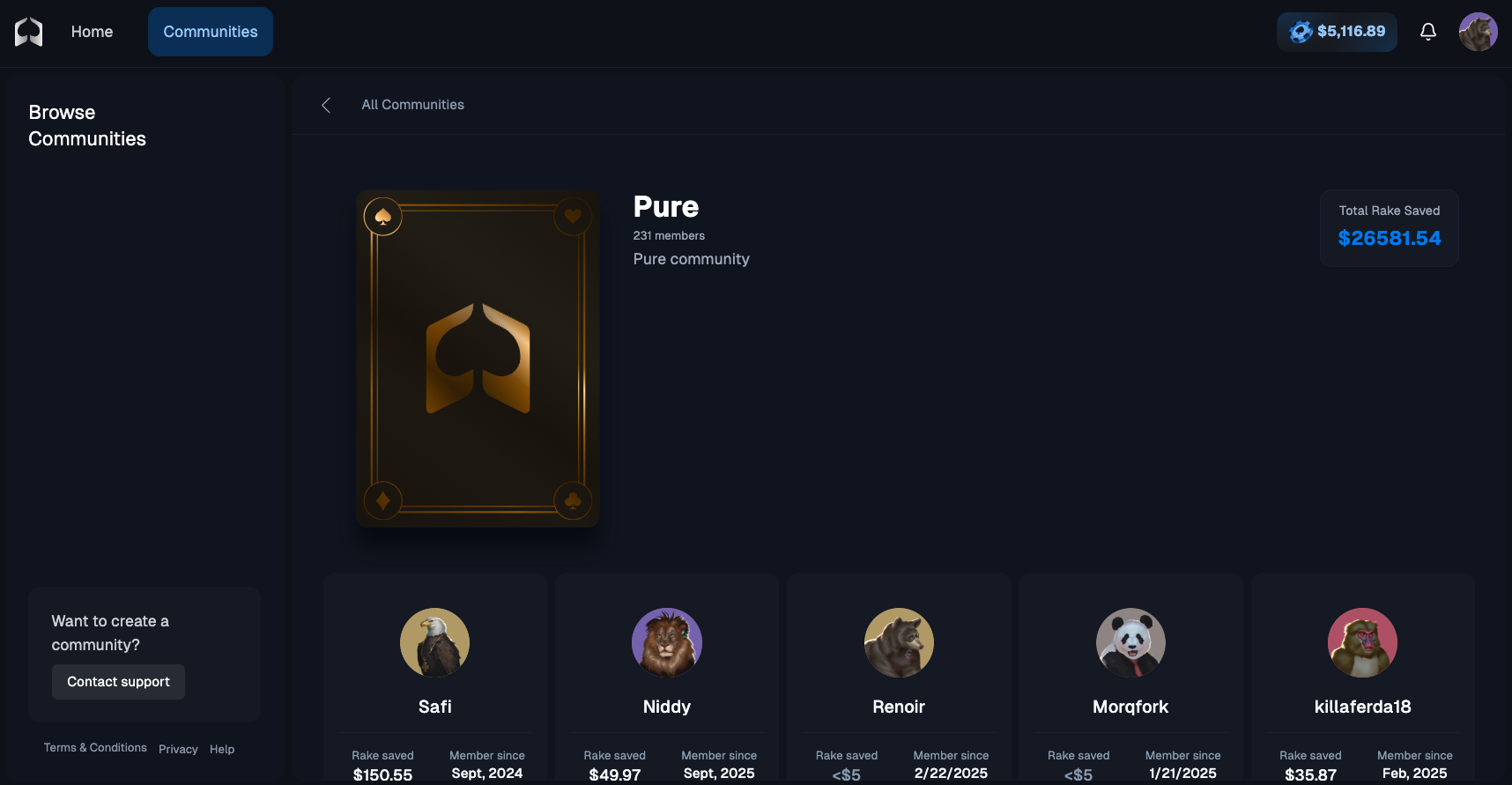Open Terms & Conditions
This screenshot has height=785, width=1512.
pos(95,747)
